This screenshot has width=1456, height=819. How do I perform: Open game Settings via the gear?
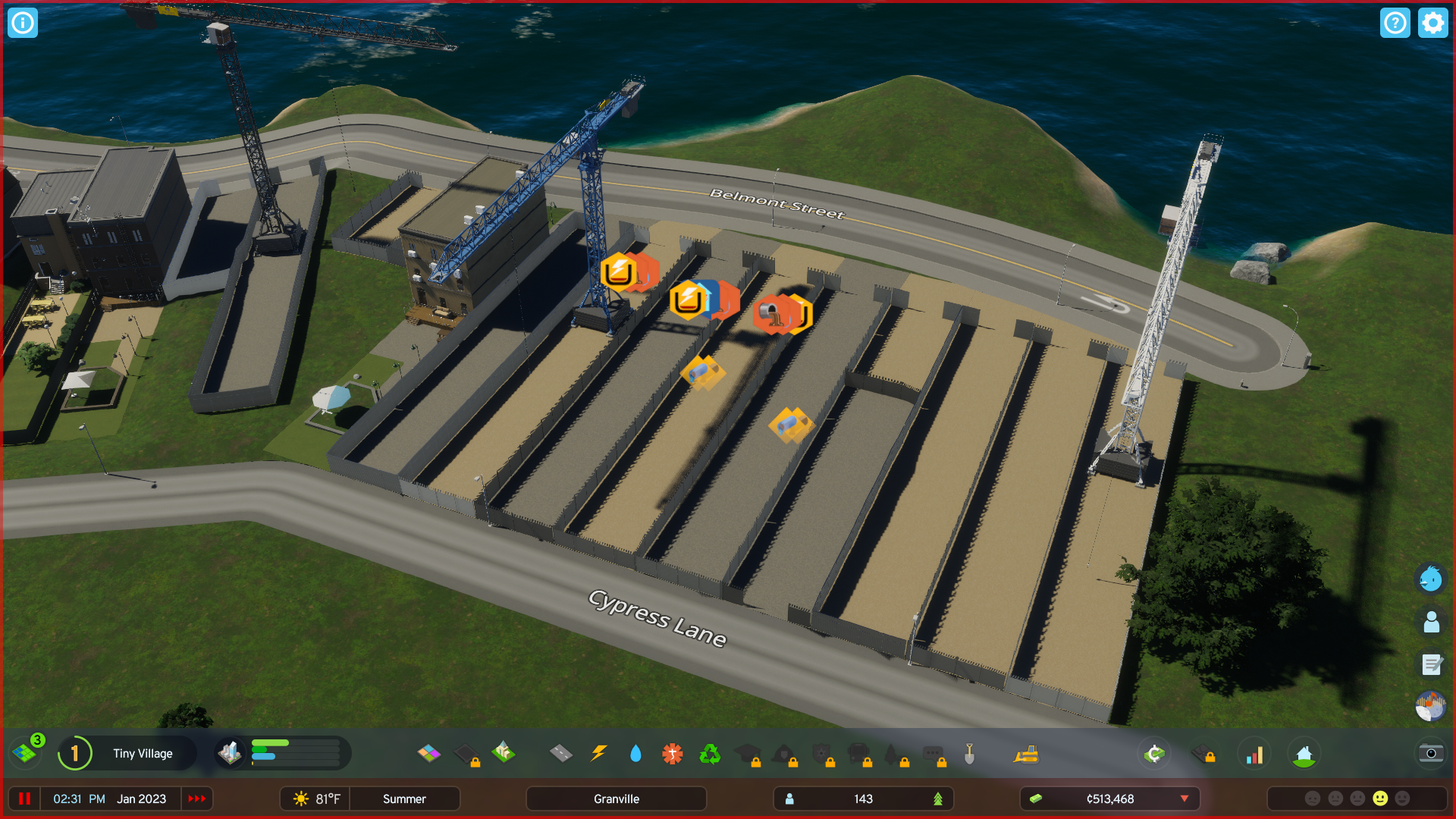point(1432,23)
